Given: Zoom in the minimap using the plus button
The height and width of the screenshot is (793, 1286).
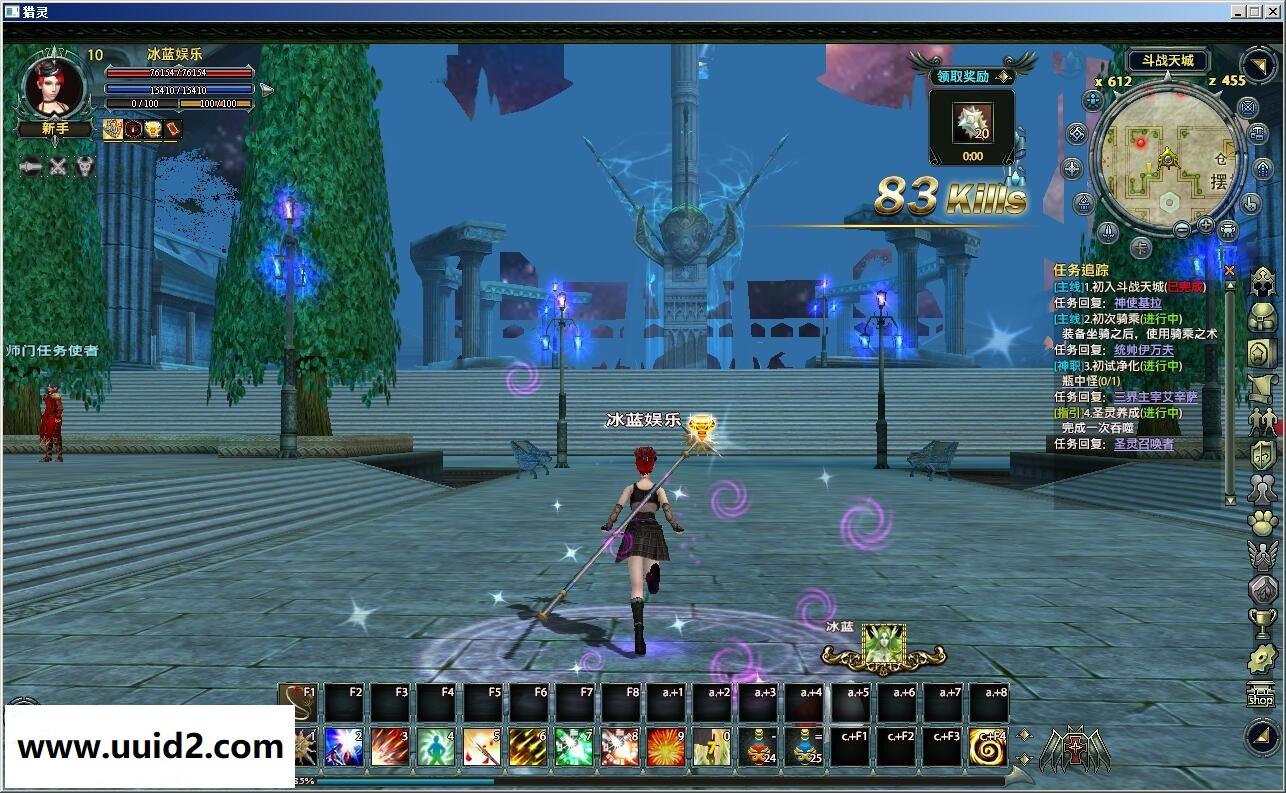Looking at the screenshot, I should coord(1205,225).
